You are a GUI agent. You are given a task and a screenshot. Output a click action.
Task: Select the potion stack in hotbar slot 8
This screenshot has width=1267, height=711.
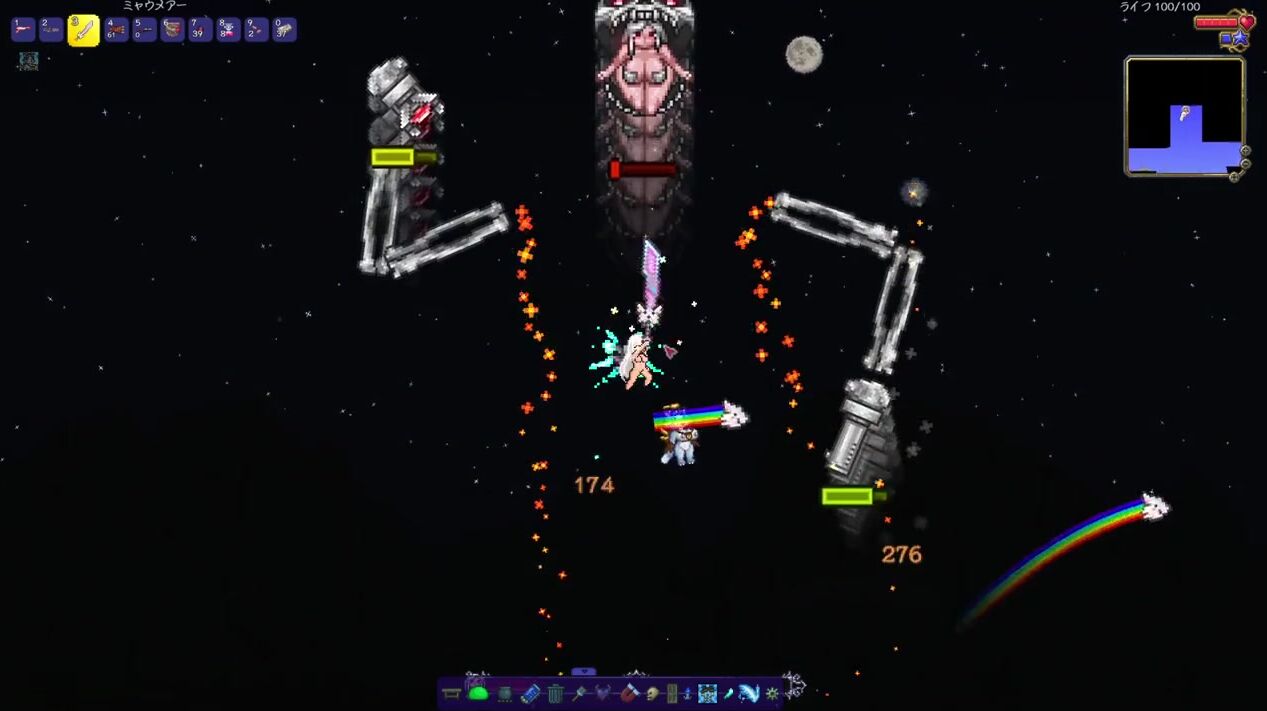click(x=229, y=30)
